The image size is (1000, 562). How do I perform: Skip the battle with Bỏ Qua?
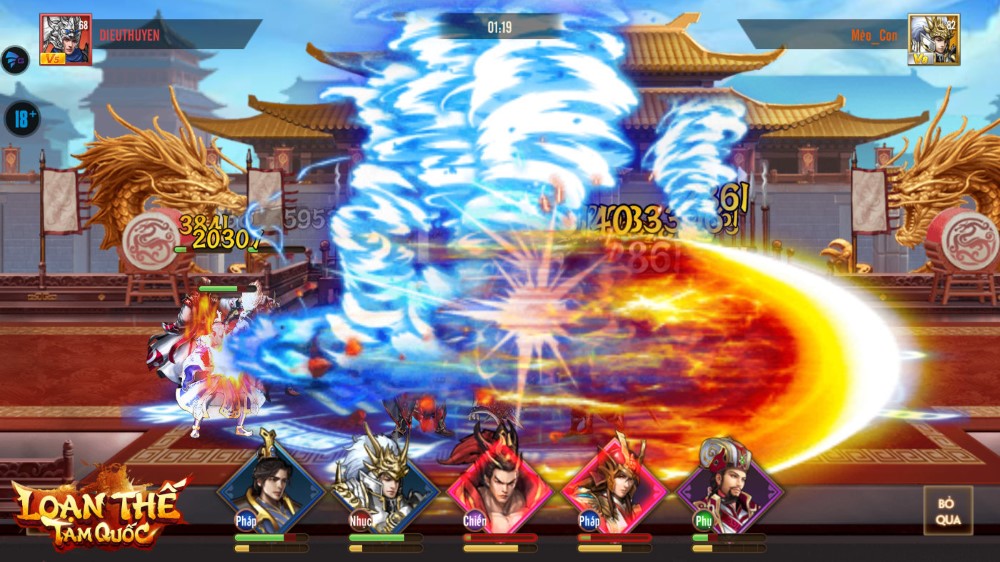point(948,511)
